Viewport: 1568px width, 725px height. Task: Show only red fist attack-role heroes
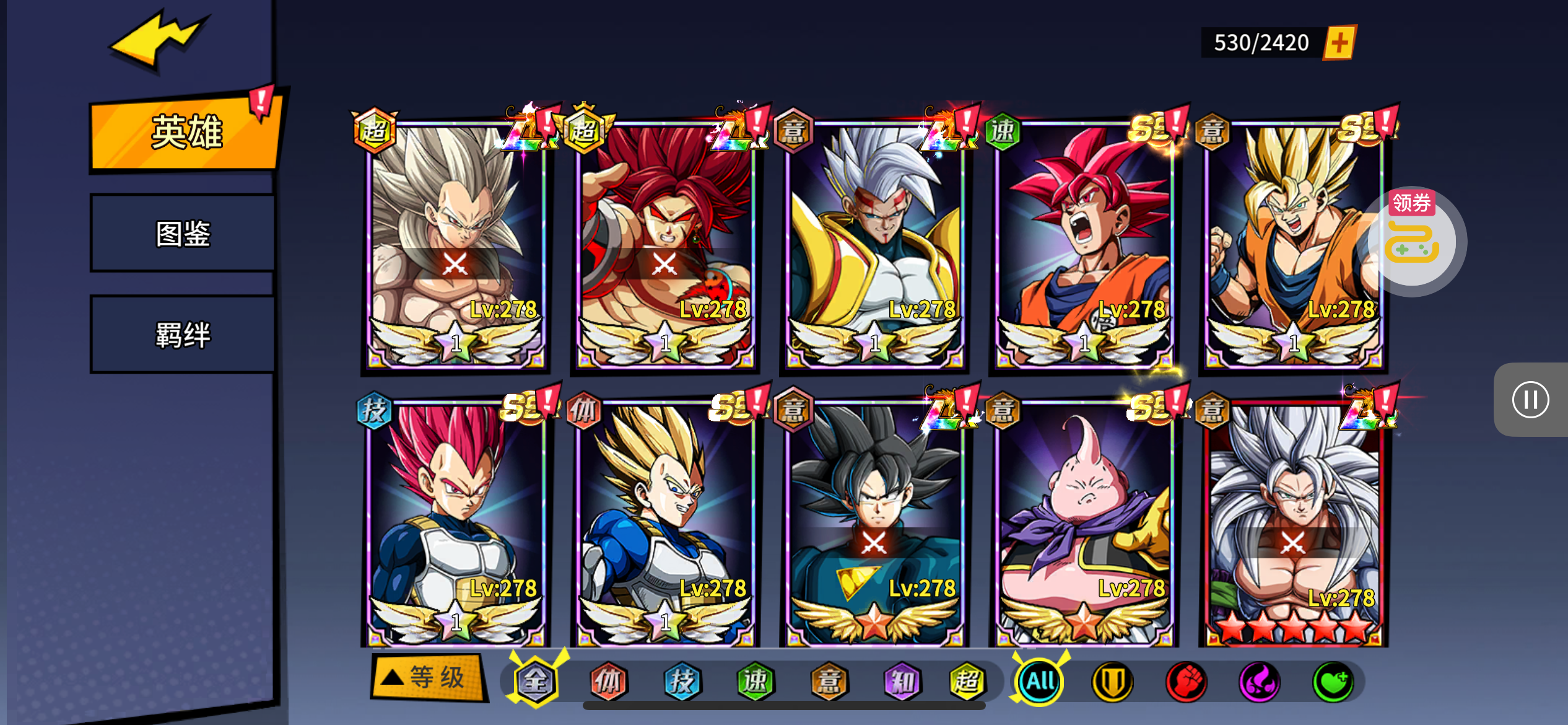pyautogui.click(x=1186, y=682)
